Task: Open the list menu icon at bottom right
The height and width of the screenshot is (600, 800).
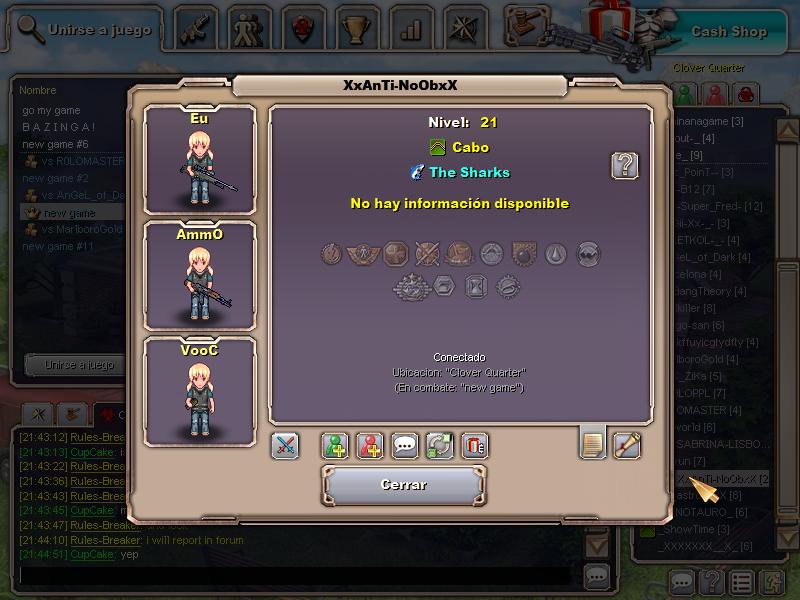Action: (741, 581)
